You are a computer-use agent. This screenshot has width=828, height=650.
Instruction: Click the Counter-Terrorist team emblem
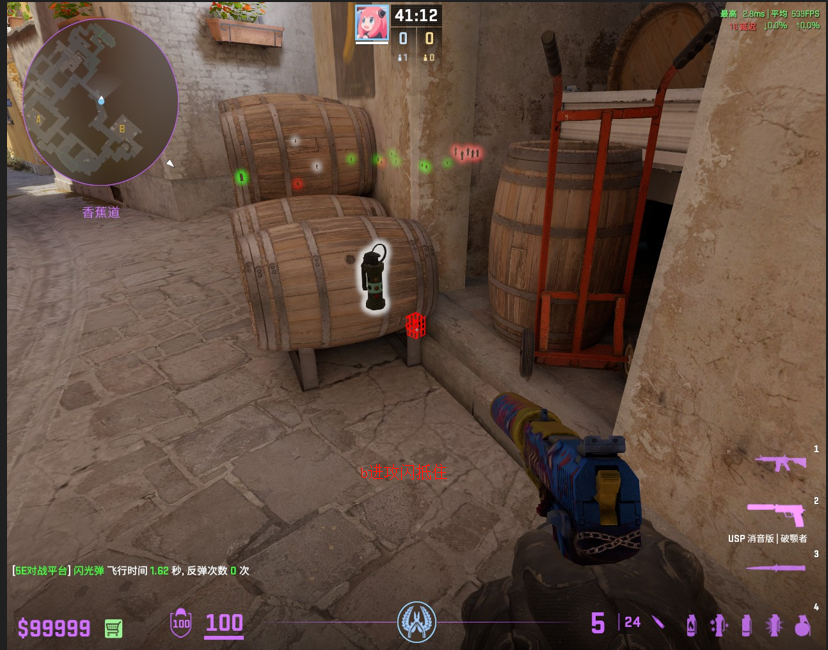416,622
